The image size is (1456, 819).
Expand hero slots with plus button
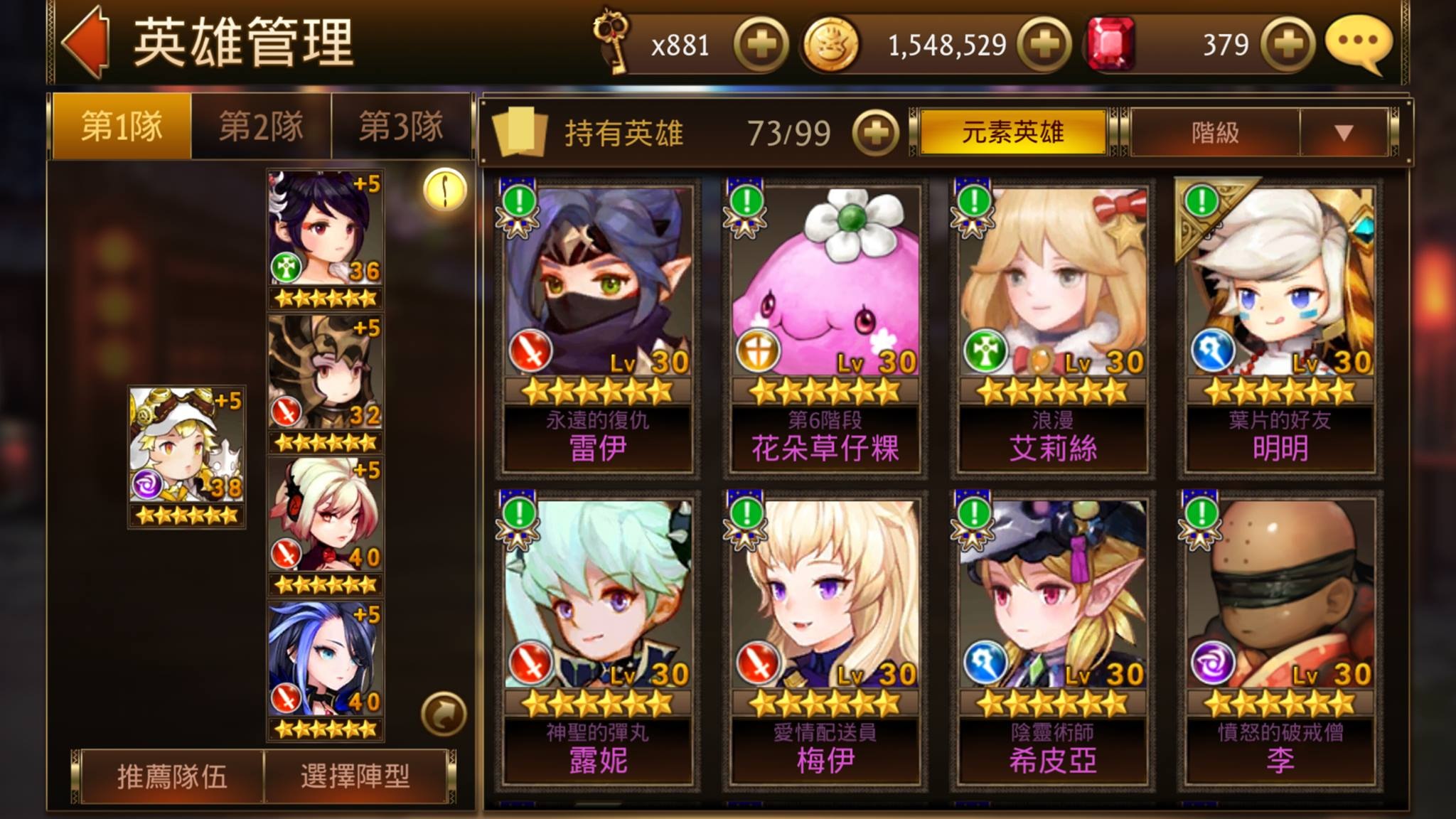pyautogui.click(x=875, y=133)
